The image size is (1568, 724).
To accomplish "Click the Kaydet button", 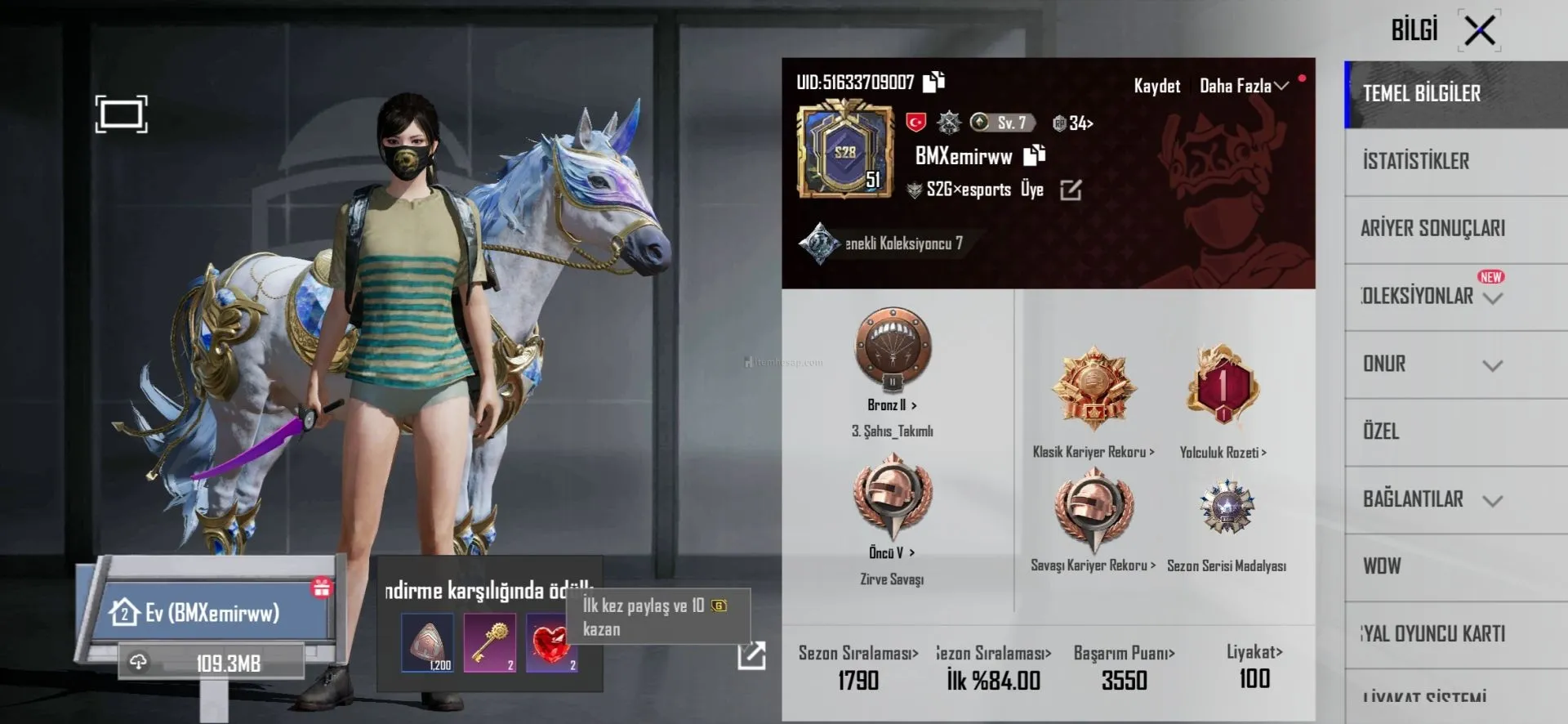I will point(1156,86).
